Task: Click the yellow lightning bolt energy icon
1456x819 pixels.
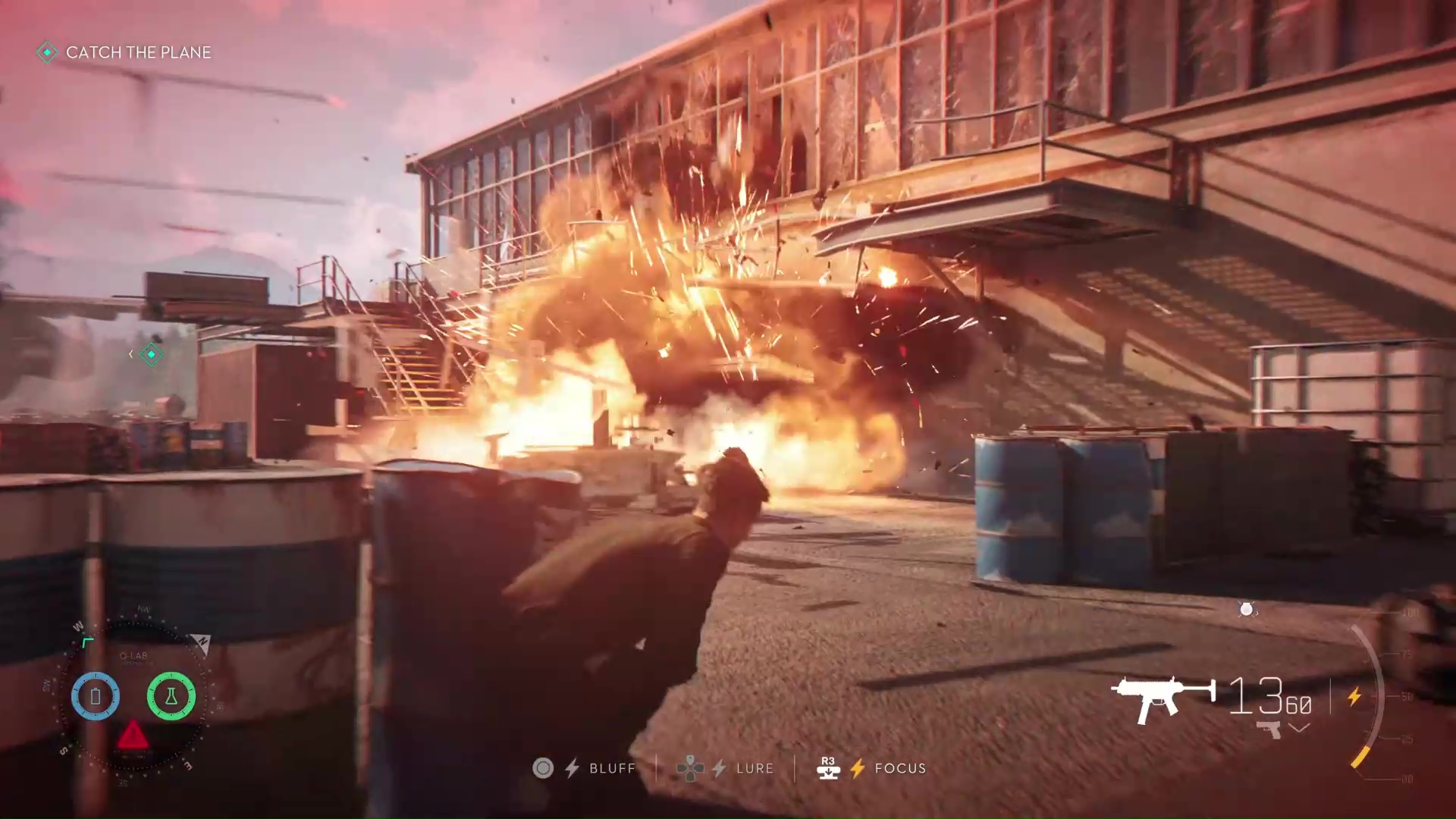Action: [1354, 697]
